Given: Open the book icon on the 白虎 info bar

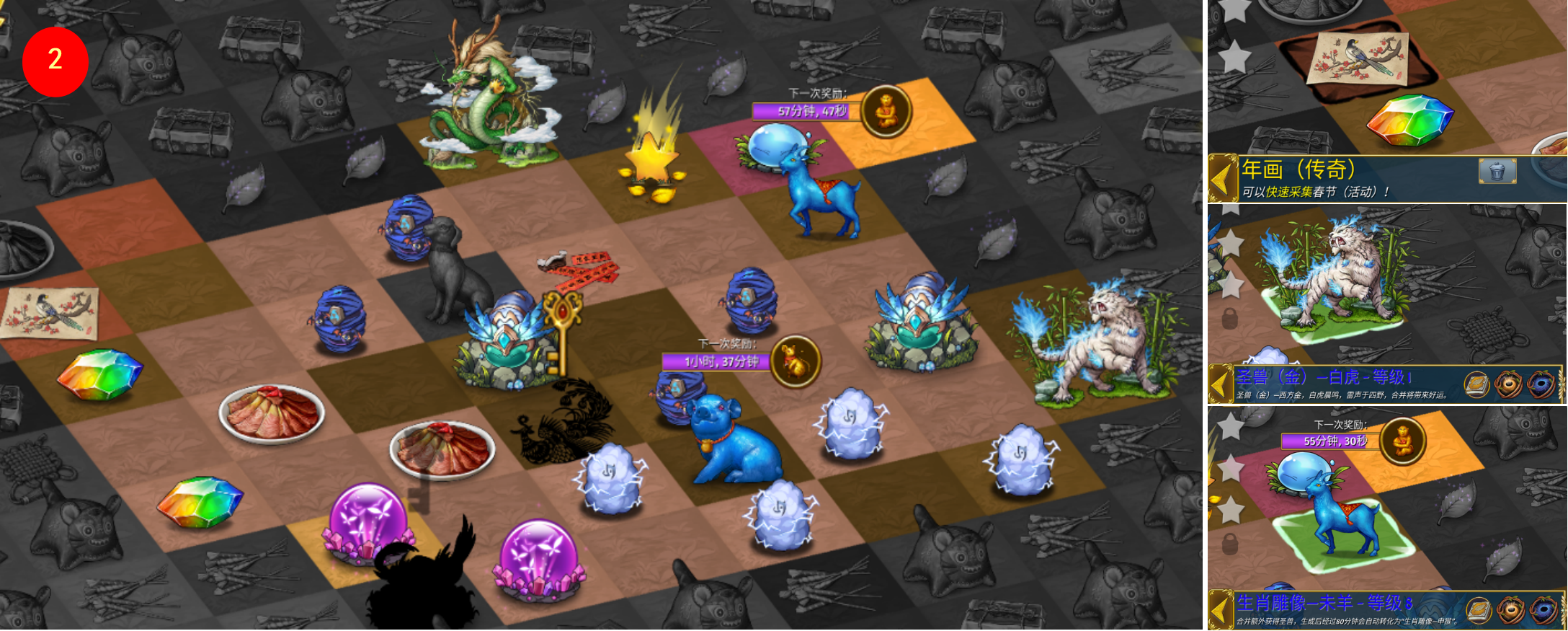Looking at the screenshot, I should (x=1476, y=384).
